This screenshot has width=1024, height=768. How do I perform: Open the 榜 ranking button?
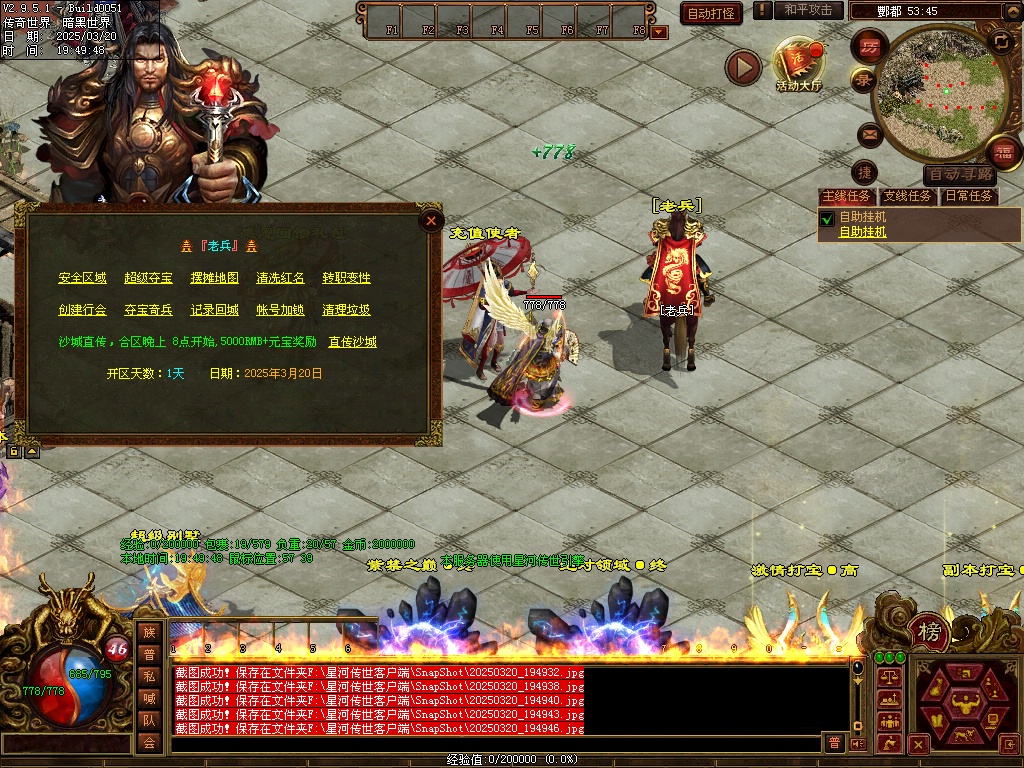pyautogui.click(x=930, y=632)
